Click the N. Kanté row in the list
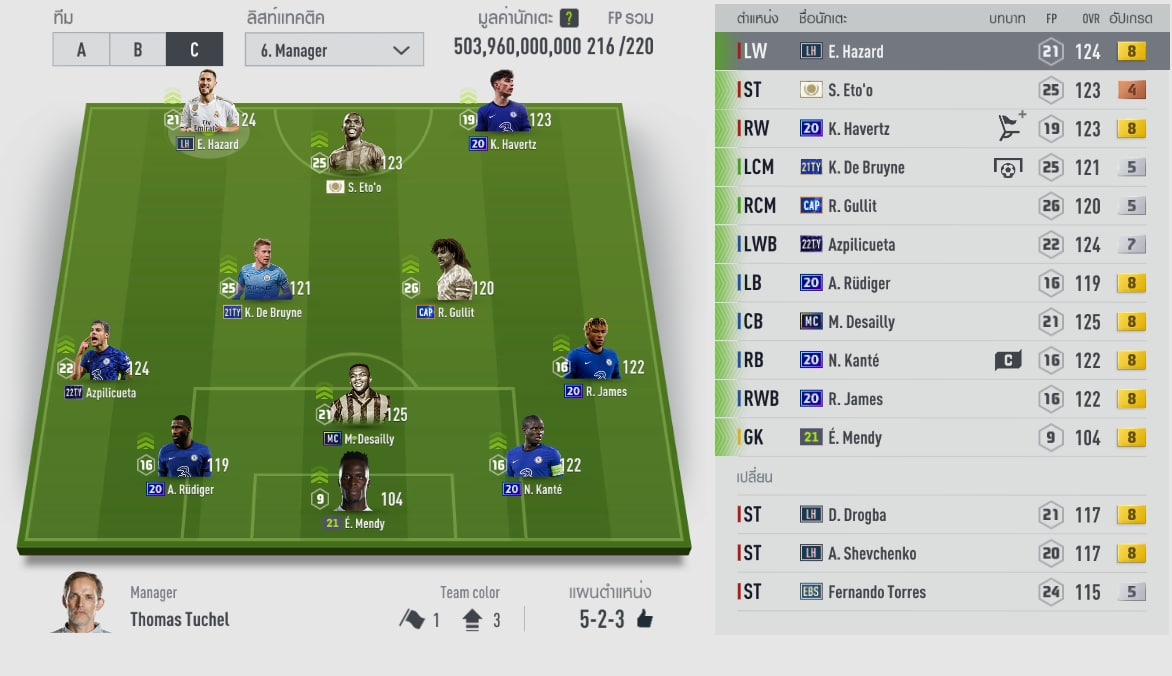This screenshot has height=676, width=1172. pyautogui.click(x=940, y=360)
